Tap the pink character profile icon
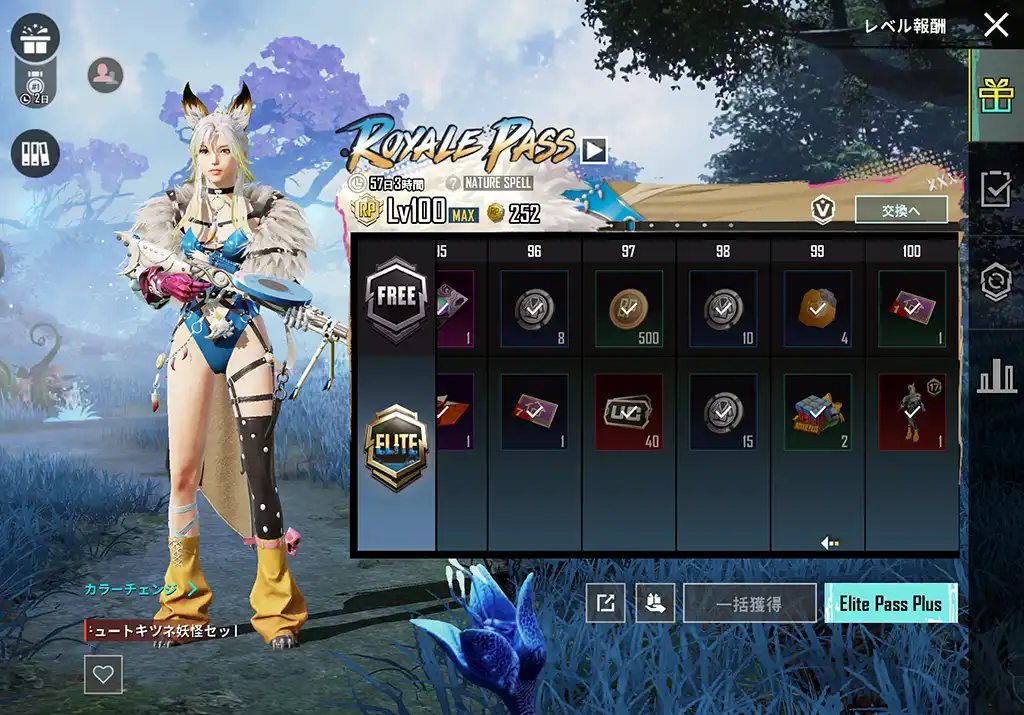The height and width of the screenshot is (715, 1024). [105, 74]
